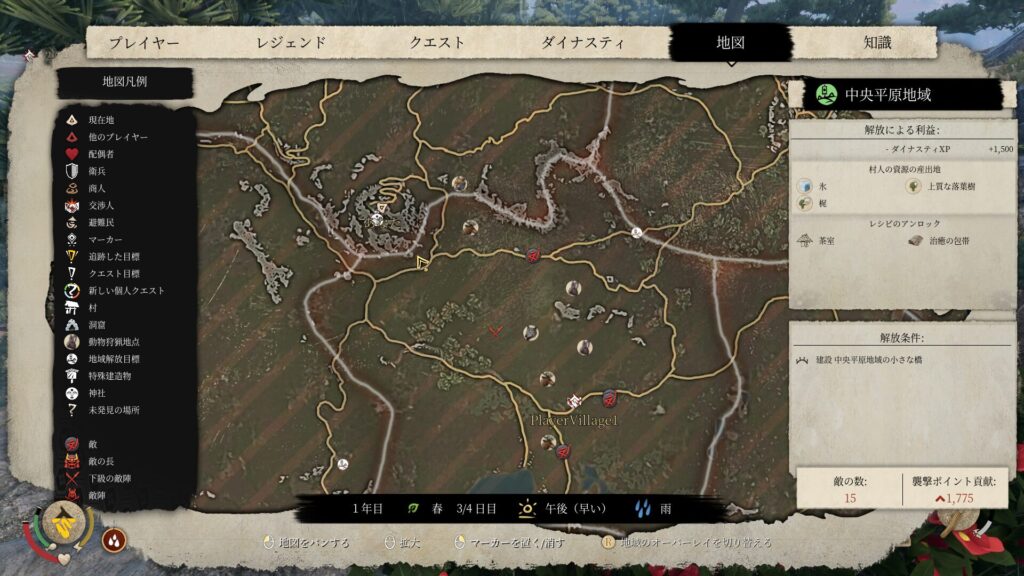The height and width of the screenshot is (576, 1024).
Task: Click the 地図 tab
Action: (x=731, y=43)
